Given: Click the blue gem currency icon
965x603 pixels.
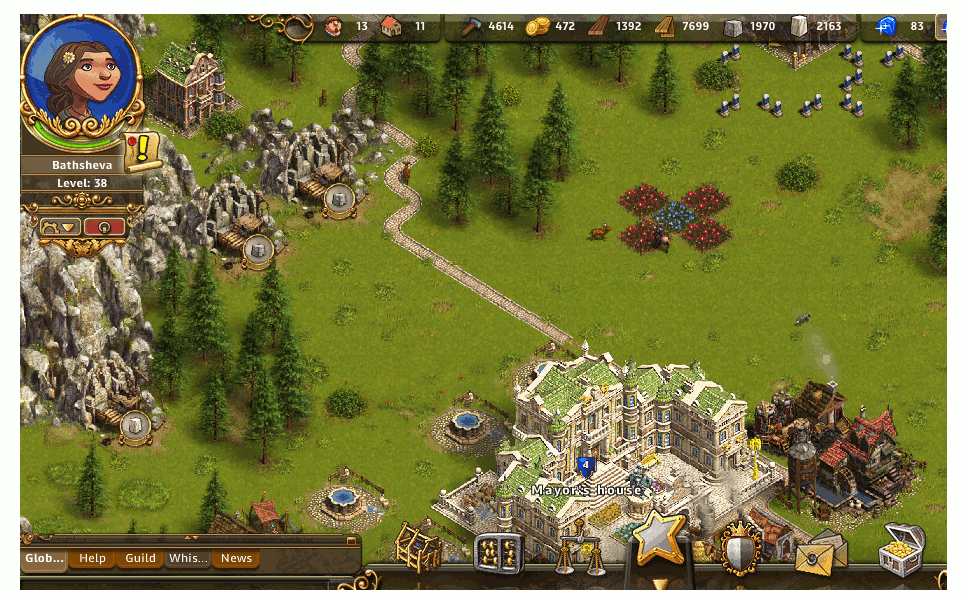Looking at the screenshot, I should [885, 26].
